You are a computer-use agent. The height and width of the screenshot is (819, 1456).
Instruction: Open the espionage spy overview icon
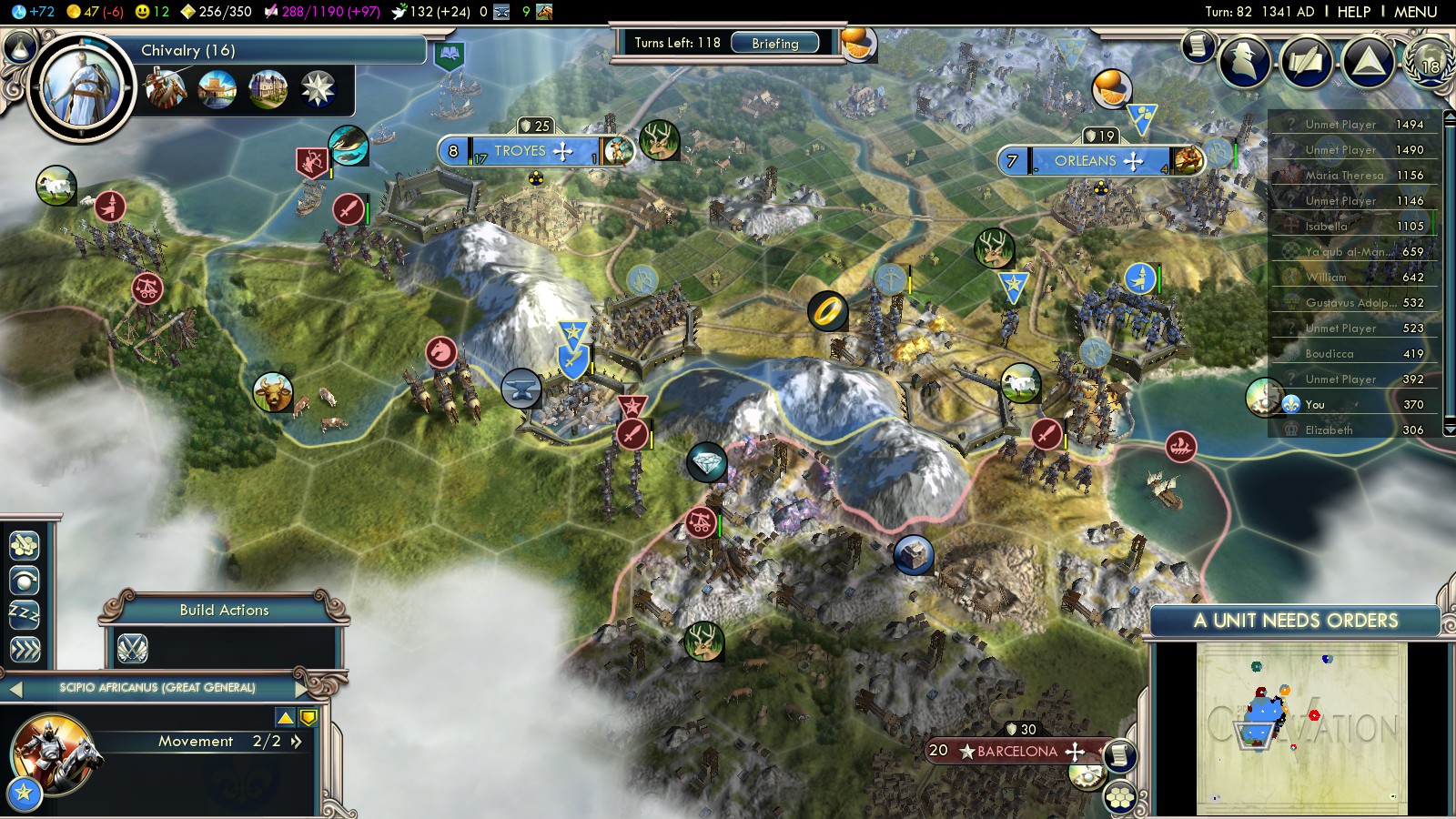pyautogui.click(x=1244, y=61)
